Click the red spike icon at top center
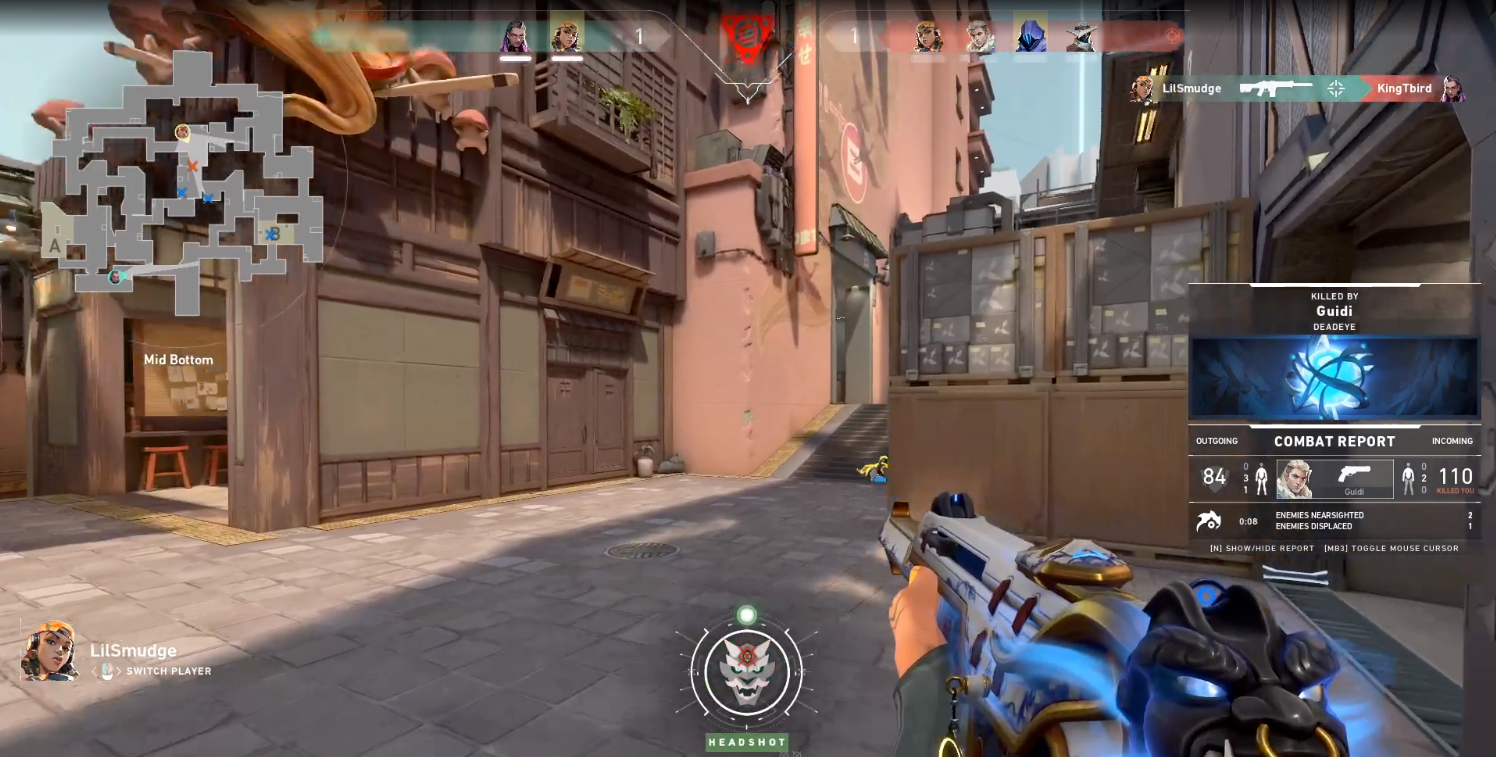This screenshot has height=757, width=1496. [x=746, y=38]
